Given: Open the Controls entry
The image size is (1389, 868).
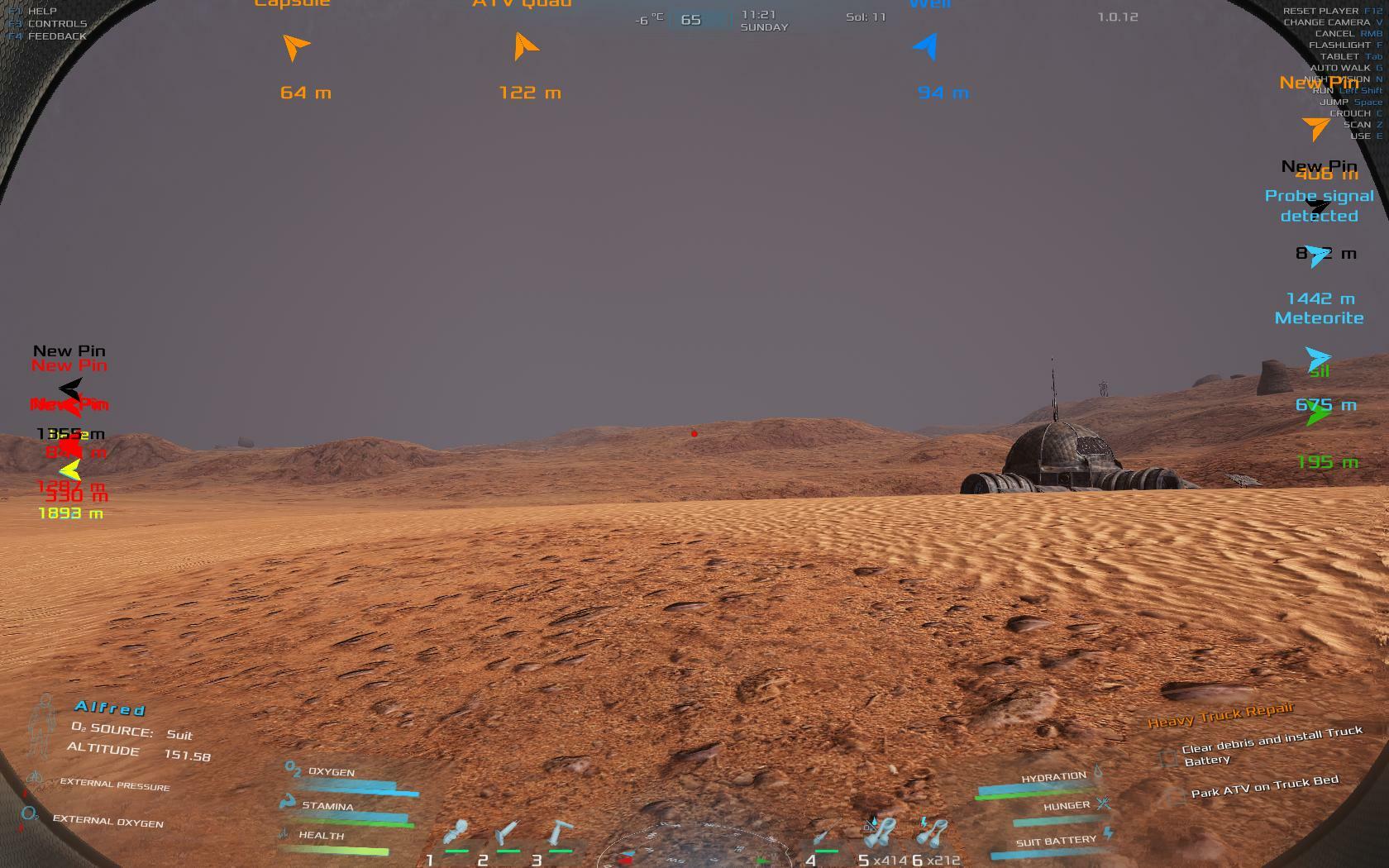Looking at the screenshot, I should click(57, 24).
